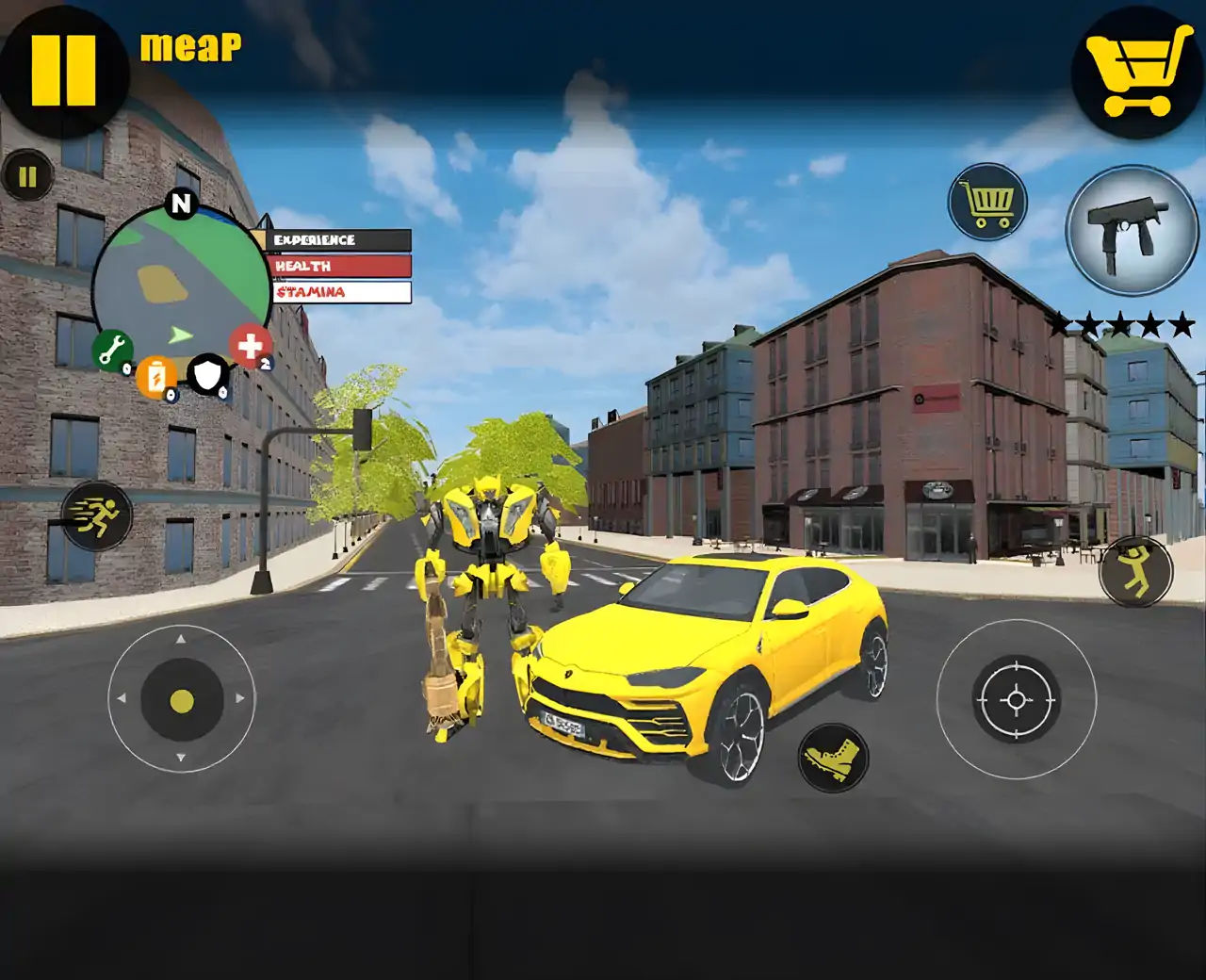Screen dimensions: 1206x980
Task: Use the green wrench repair icon
Action: 112,351
